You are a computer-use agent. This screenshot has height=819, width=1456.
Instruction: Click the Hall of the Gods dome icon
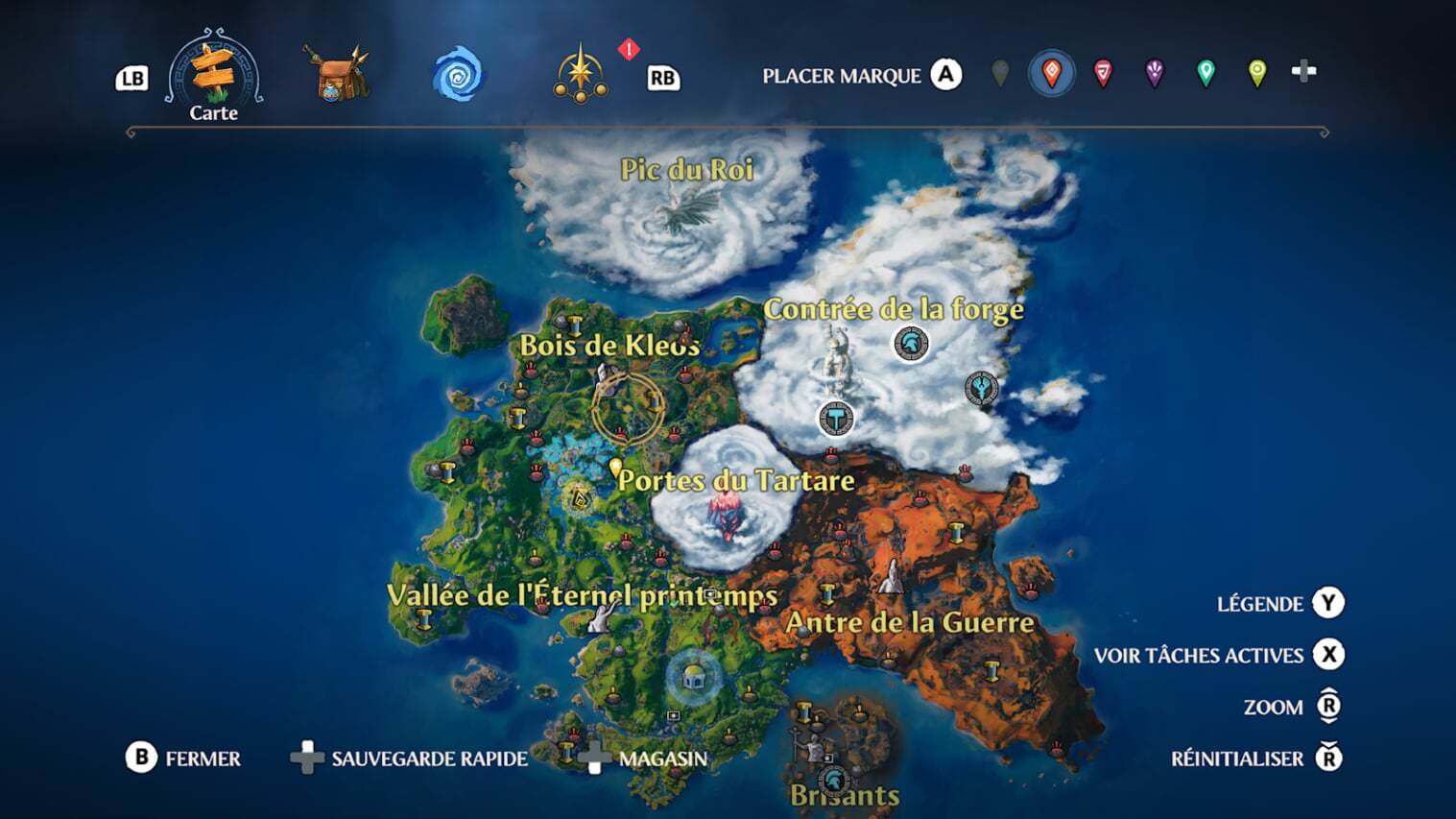pos(694,678)
